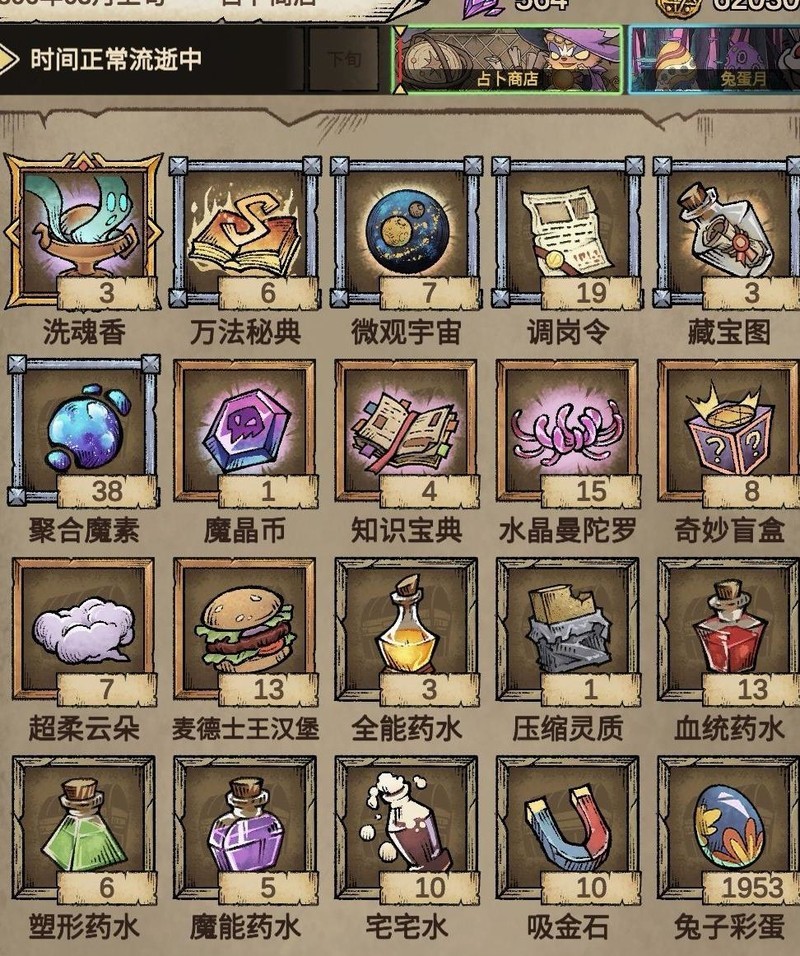Select the 全能药水 yellow potion

click(x=406, y=630)
